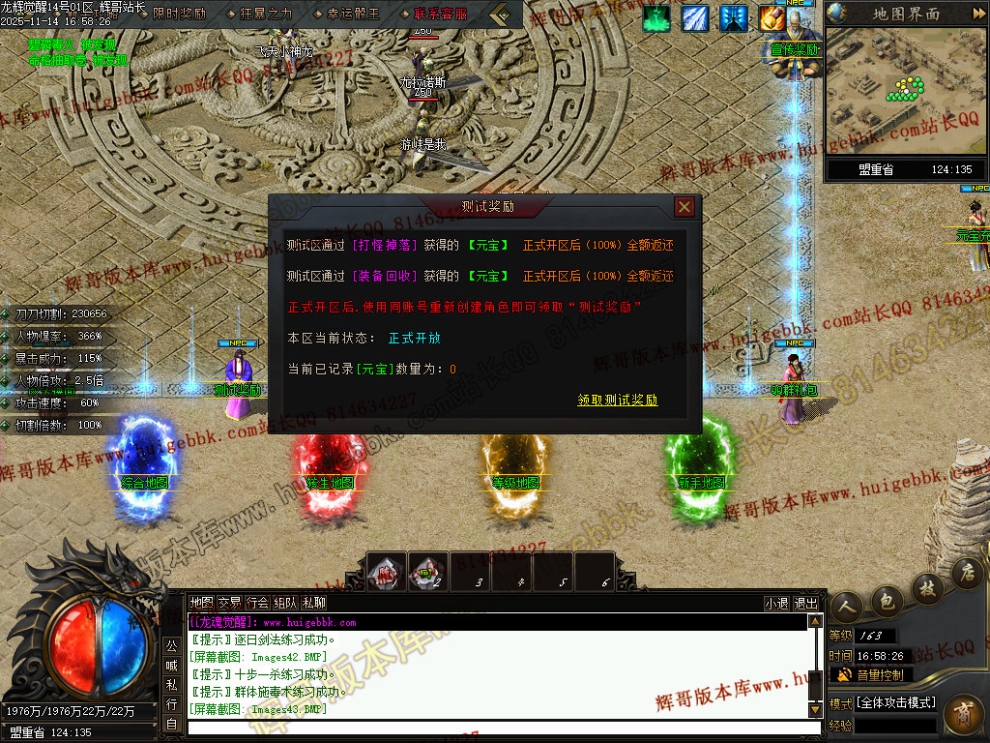Open the 限时奖励 top menu tab
The width and height of the screenshot is (990, 743).
tap(180, 14)
